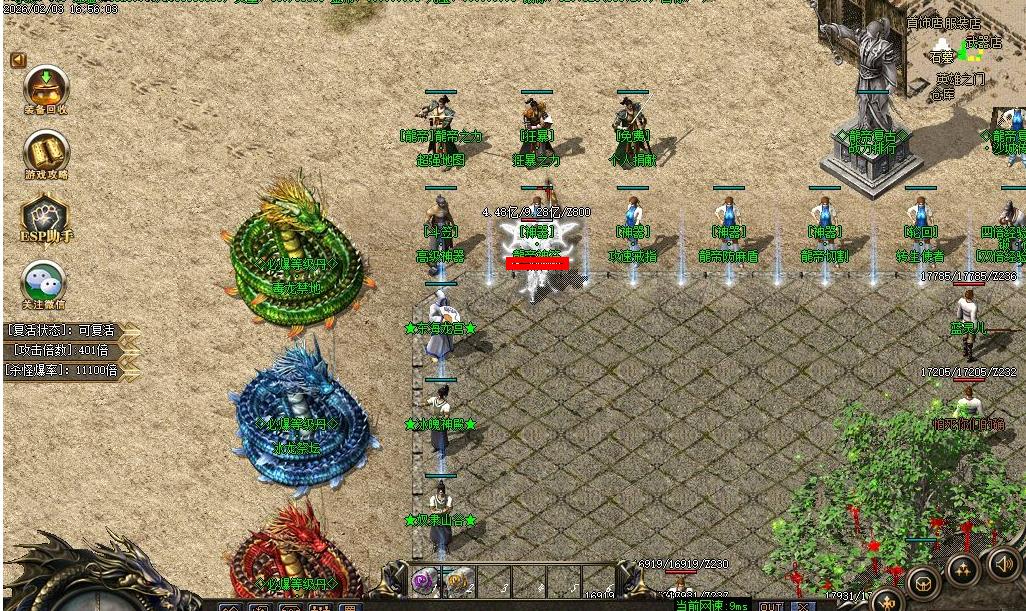This screenshot has width=1026, height=611.
Task: Click the 关注微信 WeChat icon
Action: tap(45, 281)
